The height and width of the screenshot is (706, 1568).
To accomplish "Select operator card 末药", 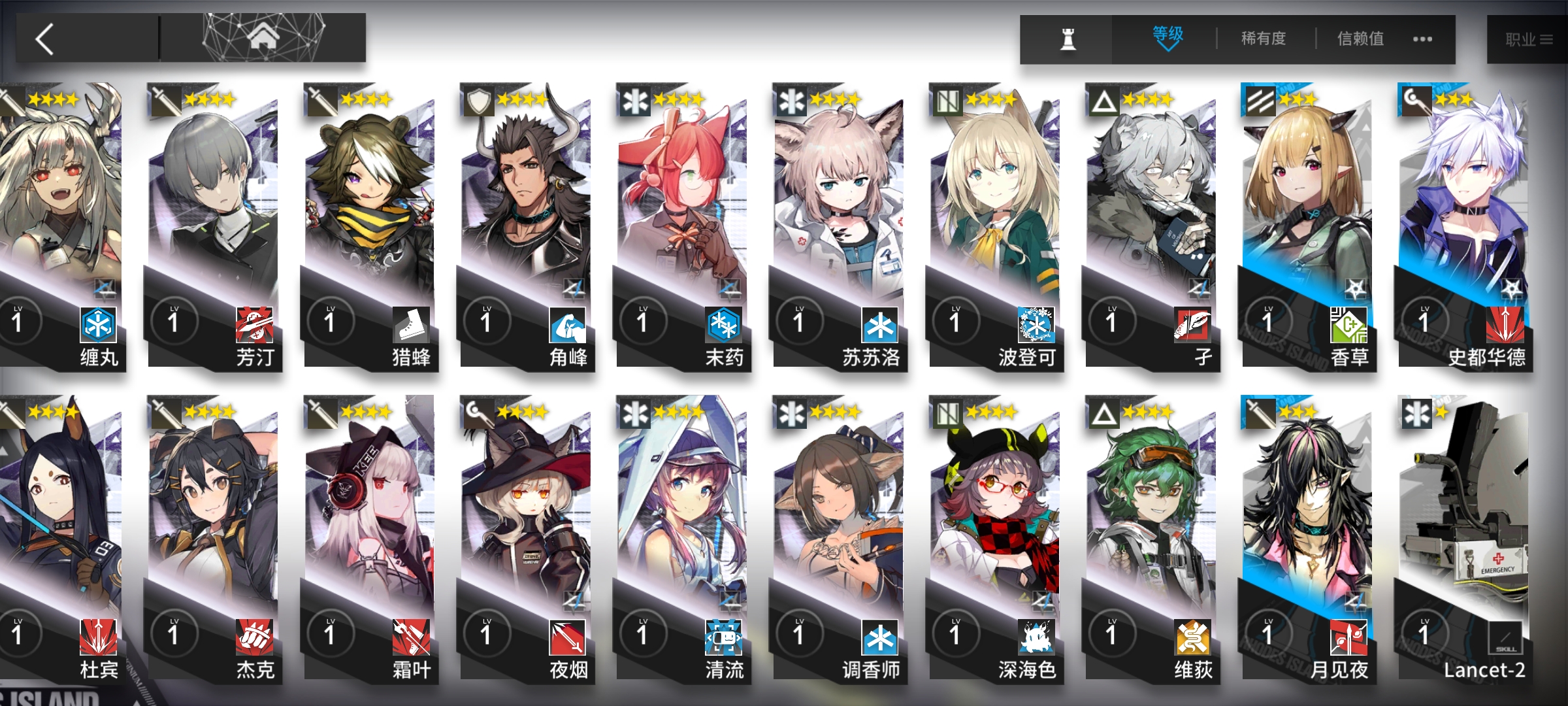I will pyautogui.click(x=682, y=222).
